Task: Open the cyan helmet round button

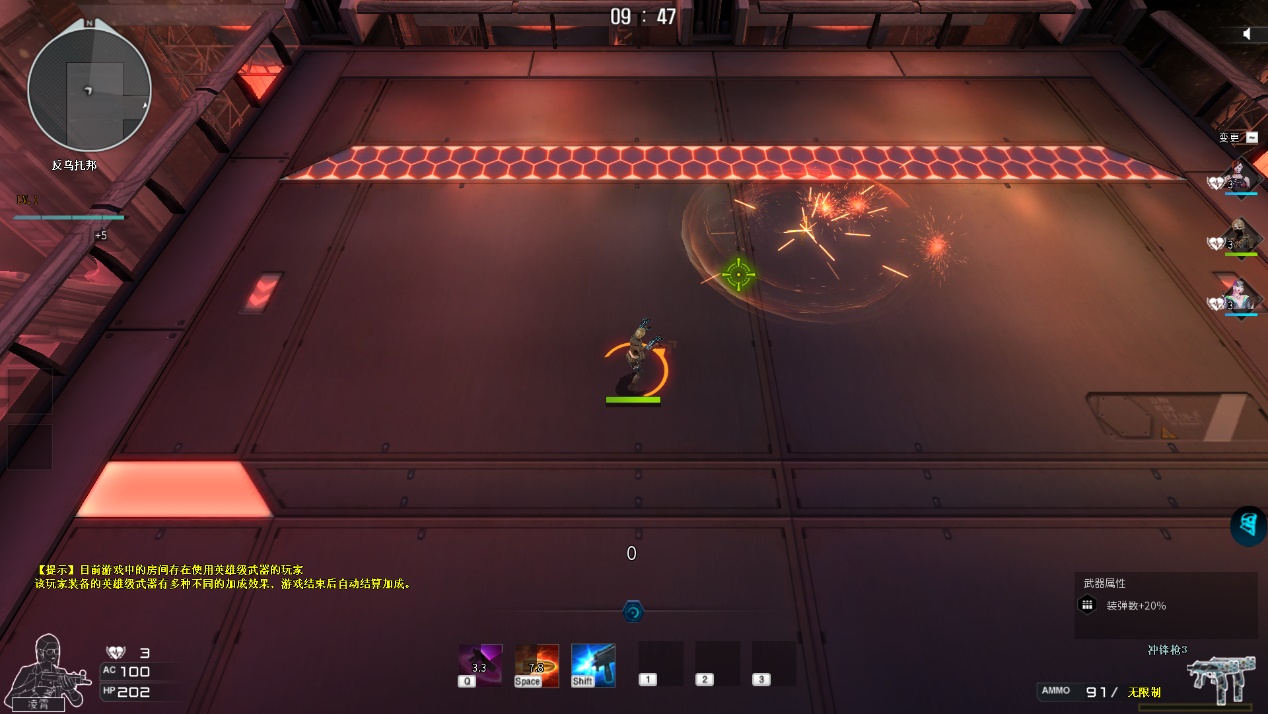Action: click(1248, 525)
